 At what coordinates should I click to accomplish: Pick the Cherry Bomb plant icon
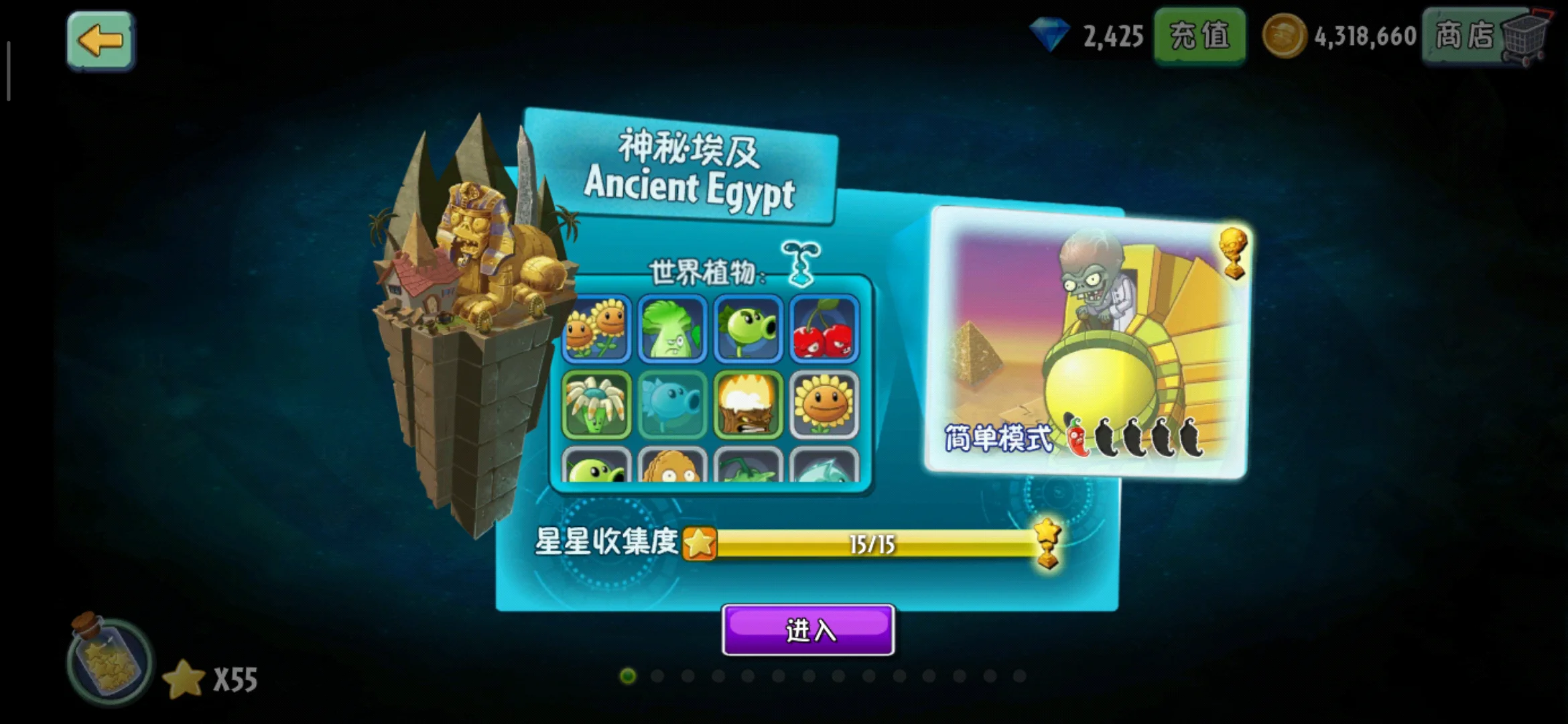tap(824, 328)
